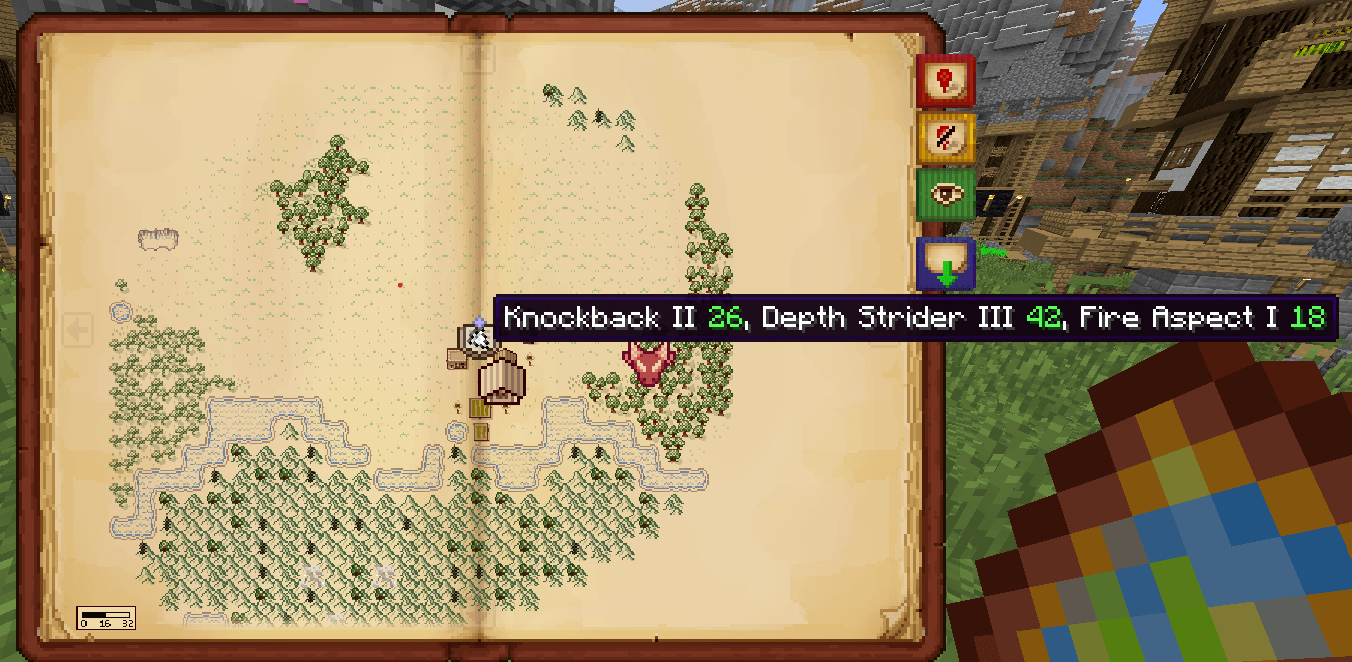This screenshot has height=662, width=1352.
Task: Select the red dragon head map marker
Action: [649, 362]
